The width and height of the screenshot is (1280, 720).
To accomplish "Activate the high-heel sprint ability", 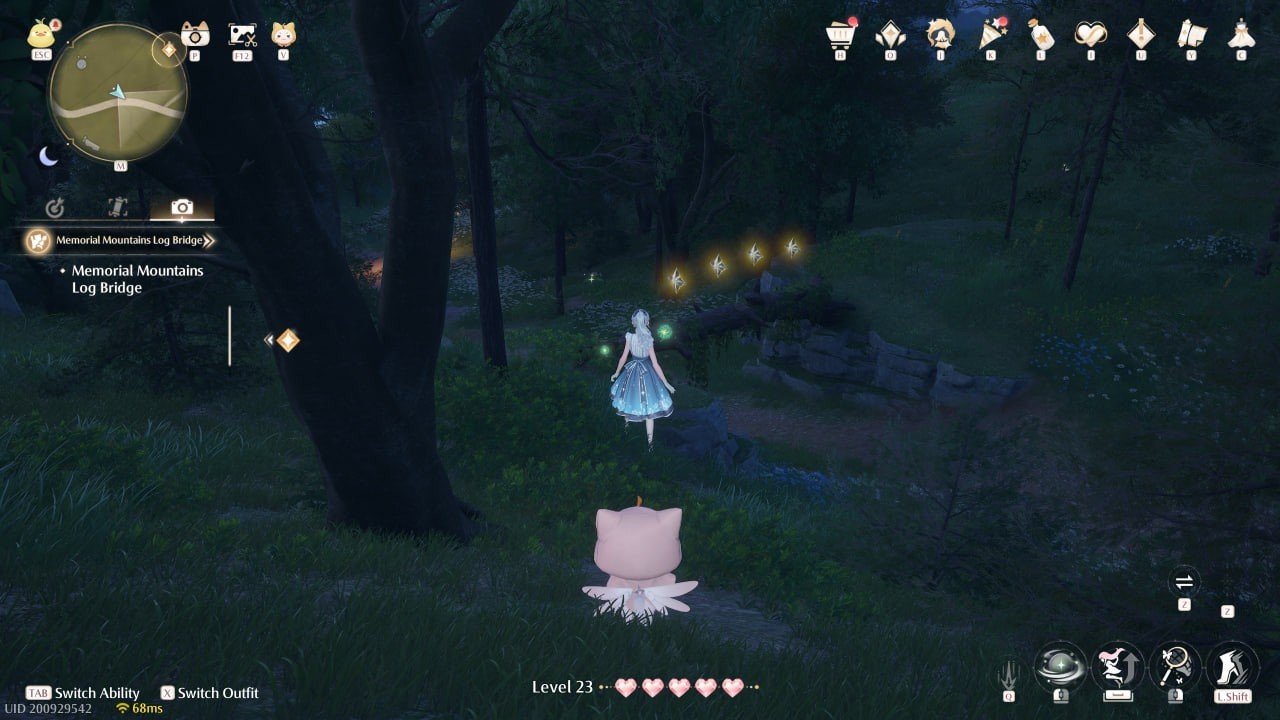I will coord(1232,665).
